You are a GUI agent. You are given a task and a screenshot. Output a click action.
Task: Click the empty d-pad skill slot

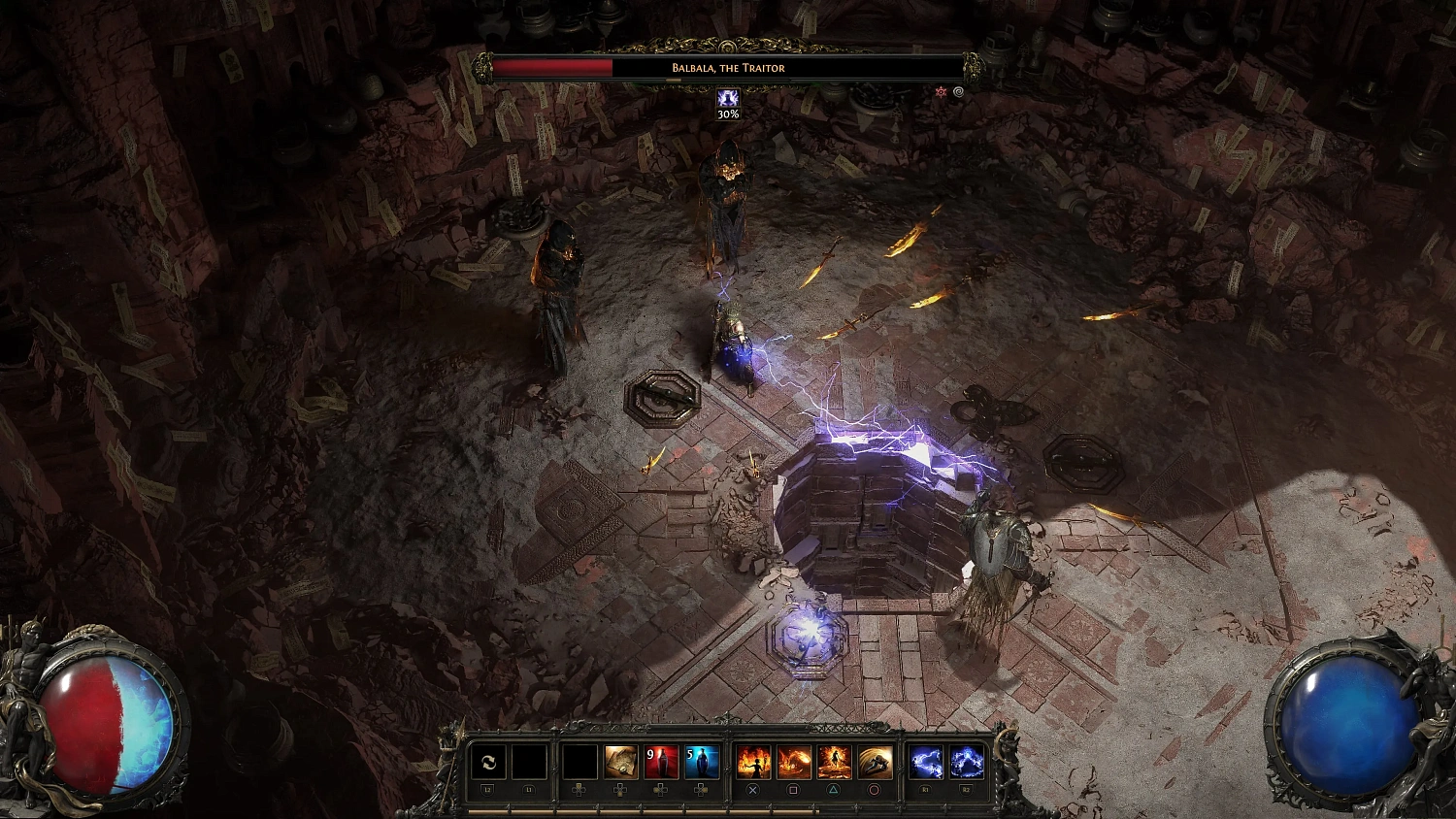pos(578,761)
